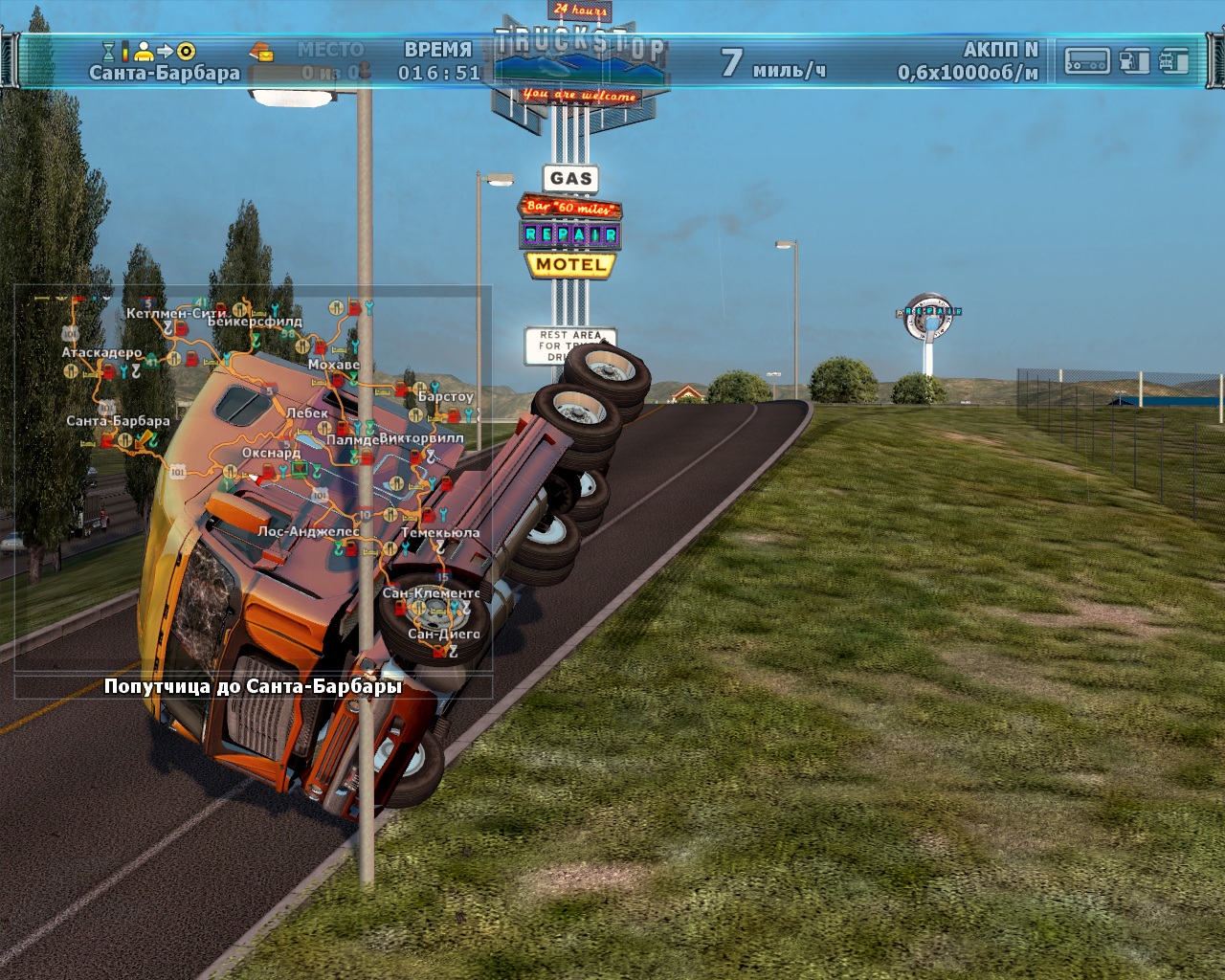This screenshot has height=980, width=1225.
Task: Click the orange destination arrow on the map
Action: tap(146, 439)
